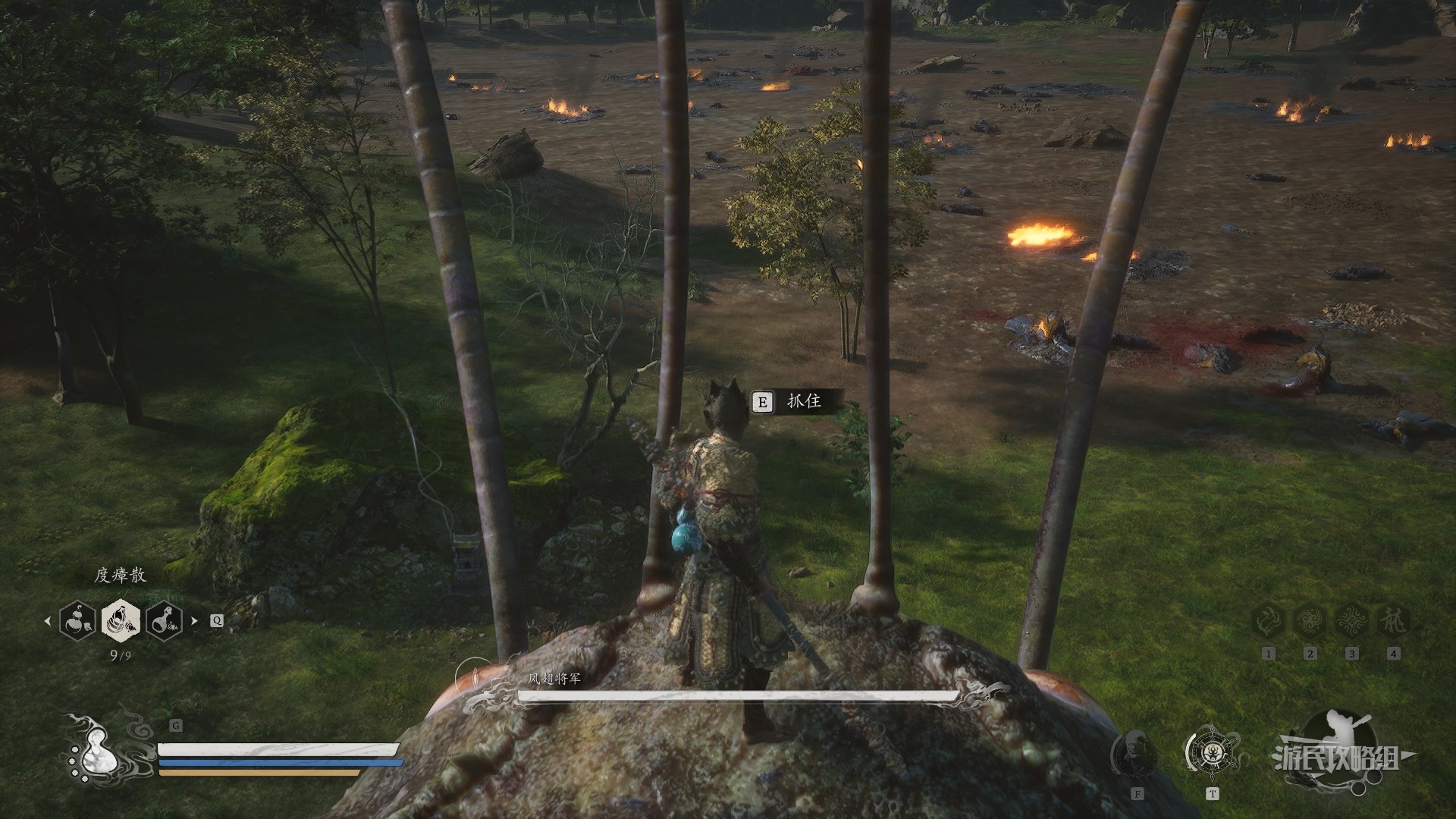Click the 游民攻略组 watermark logo
Viewport: 1456px width, 819px height.
point(1338,755)
